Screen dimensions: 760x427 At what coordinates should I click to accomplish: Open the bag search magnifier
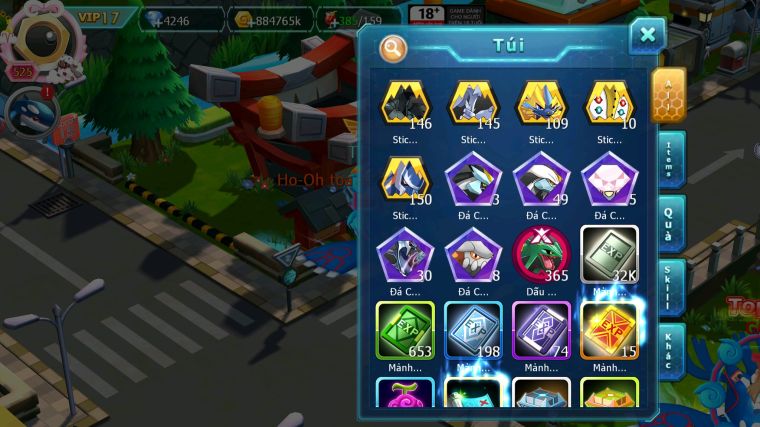click(394, 47)
